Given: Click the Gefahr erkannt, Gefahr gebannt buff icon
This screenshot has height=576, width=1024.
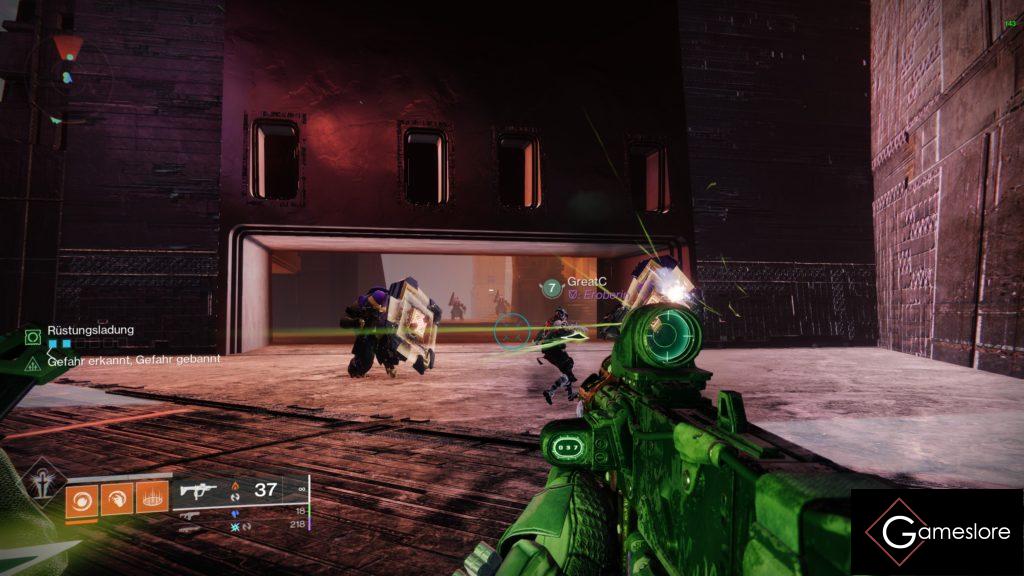Looking at the screenshot, I should click(x=32, y=360).
